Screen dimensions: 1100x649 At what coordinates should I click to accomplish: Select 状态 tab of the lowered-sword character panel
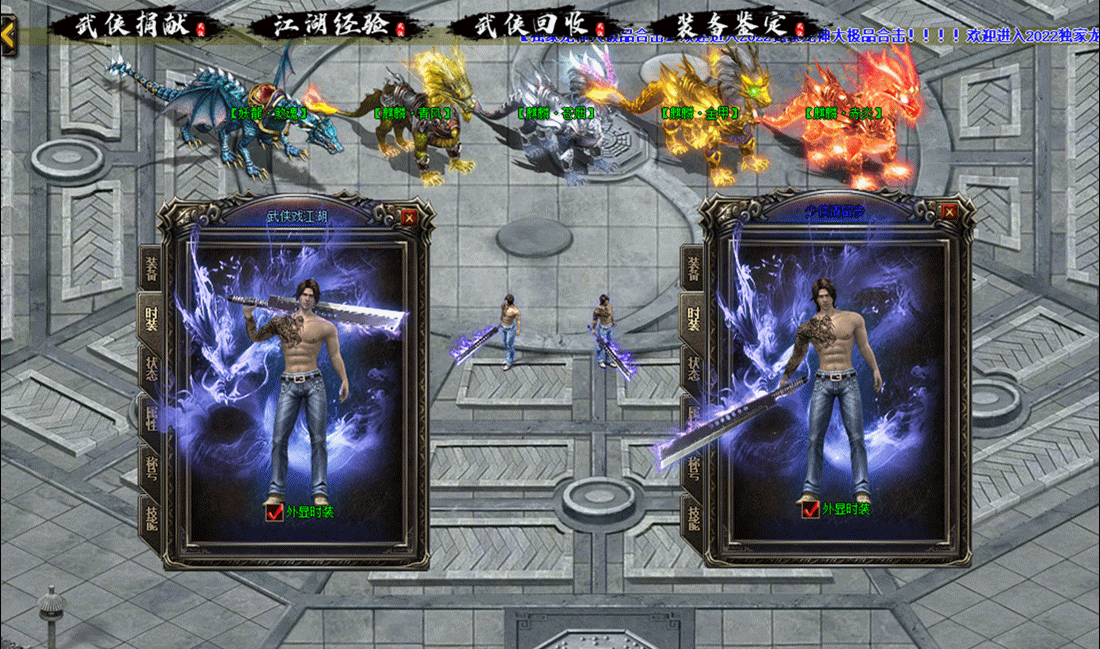click(693, 367)
